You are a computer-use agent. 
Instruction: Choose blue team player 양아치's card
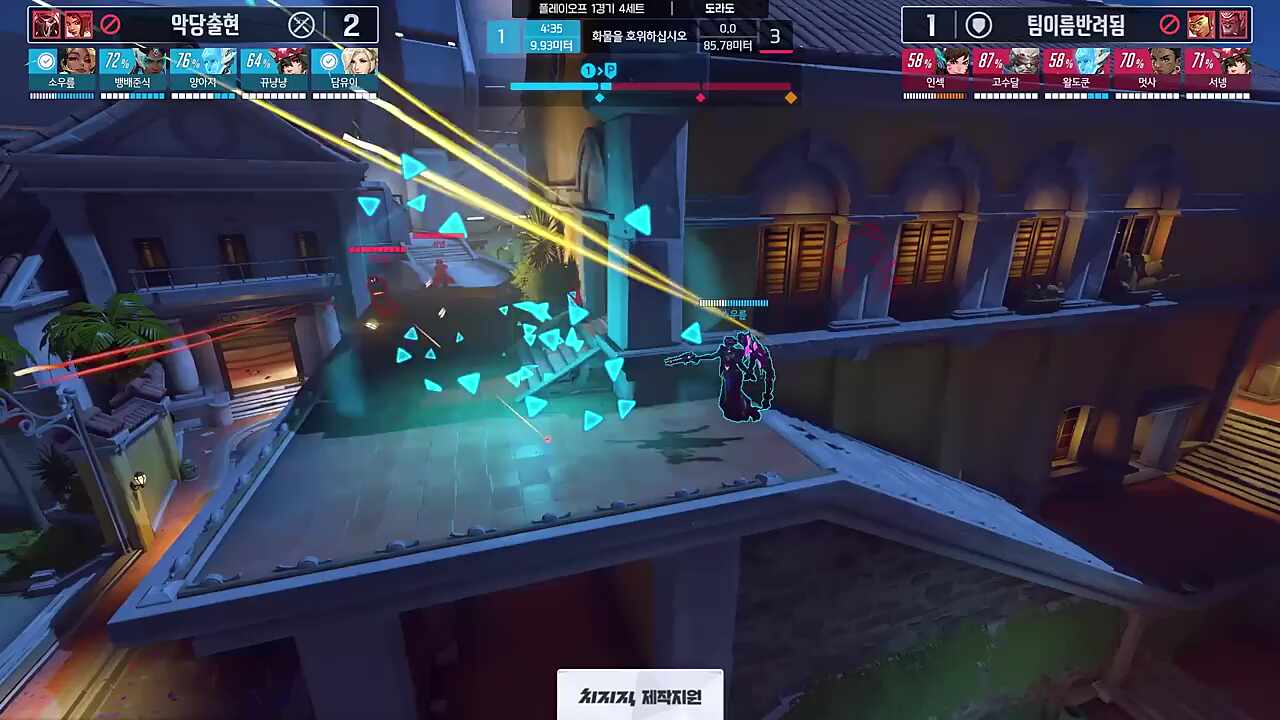coord(203,73)
